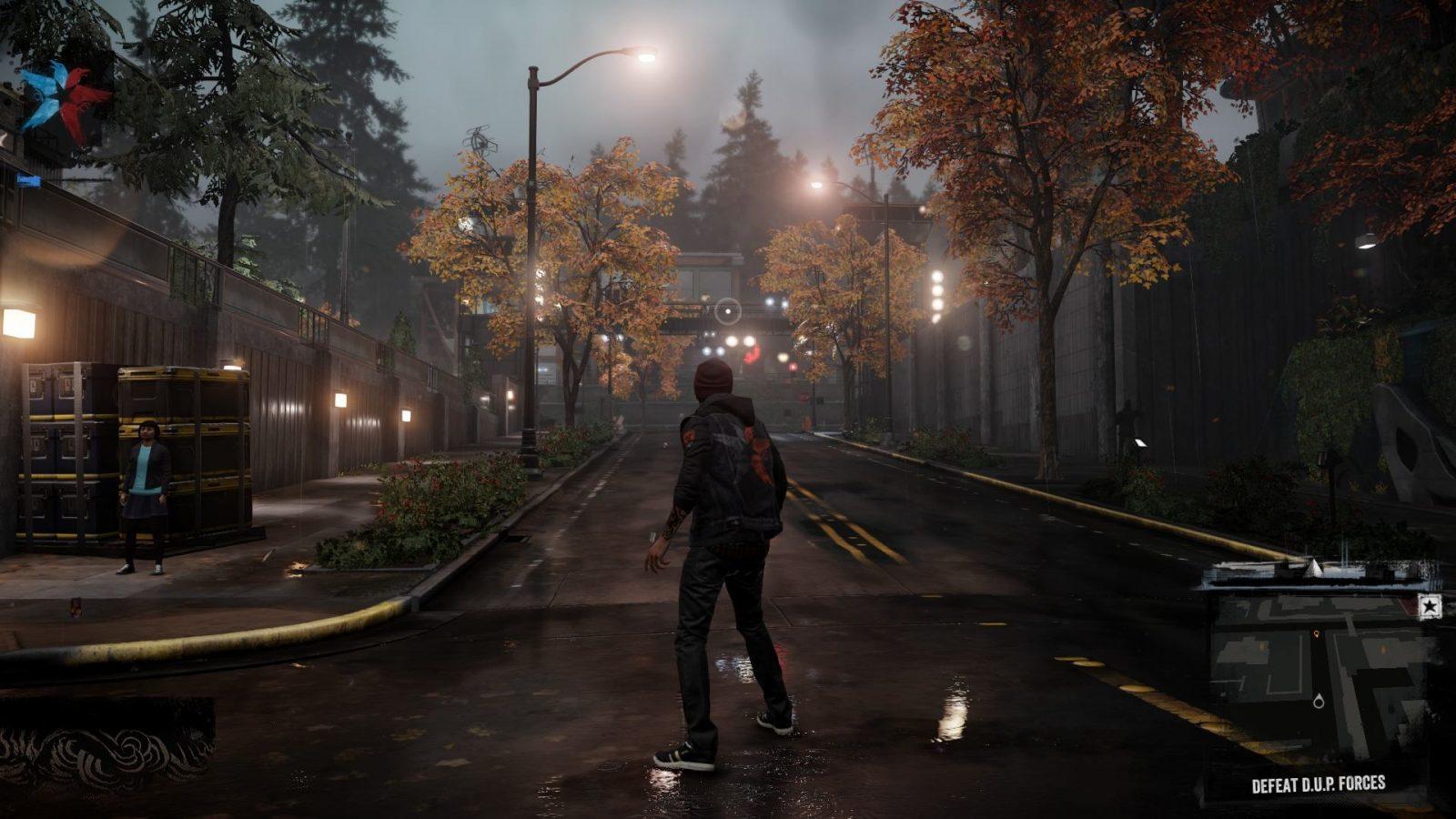Select the black star marker on the minimap
The image size is (1456, 819).
coord(1429,607)
